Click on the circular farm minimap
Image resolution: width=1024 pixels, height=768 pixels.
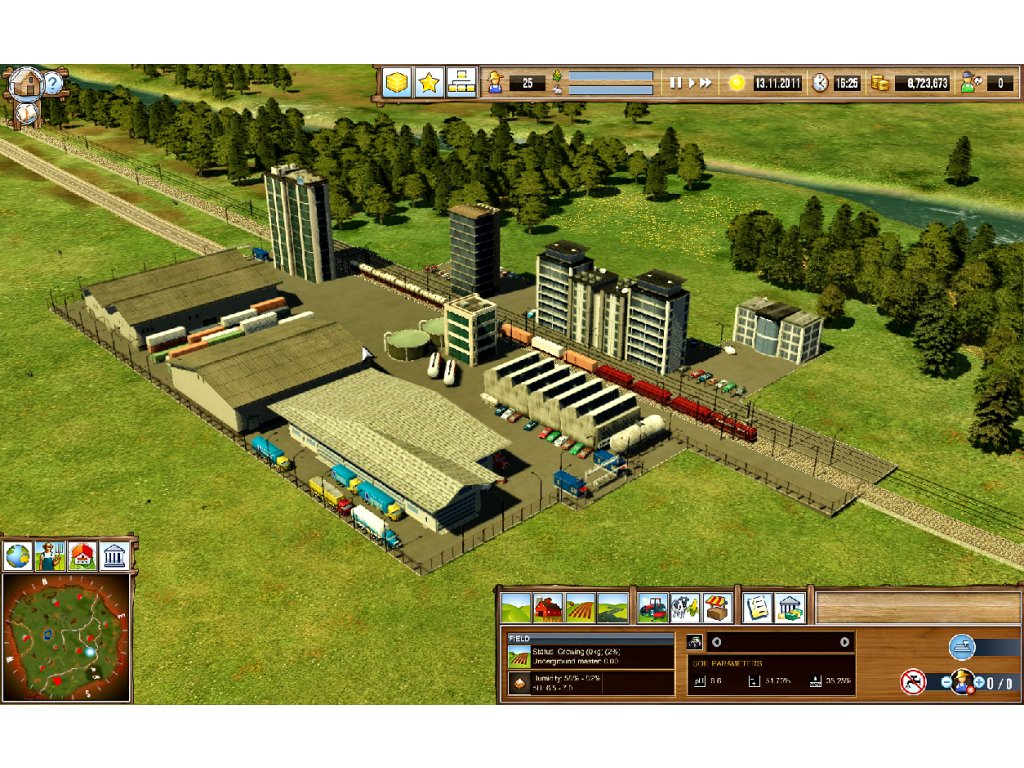66,637
